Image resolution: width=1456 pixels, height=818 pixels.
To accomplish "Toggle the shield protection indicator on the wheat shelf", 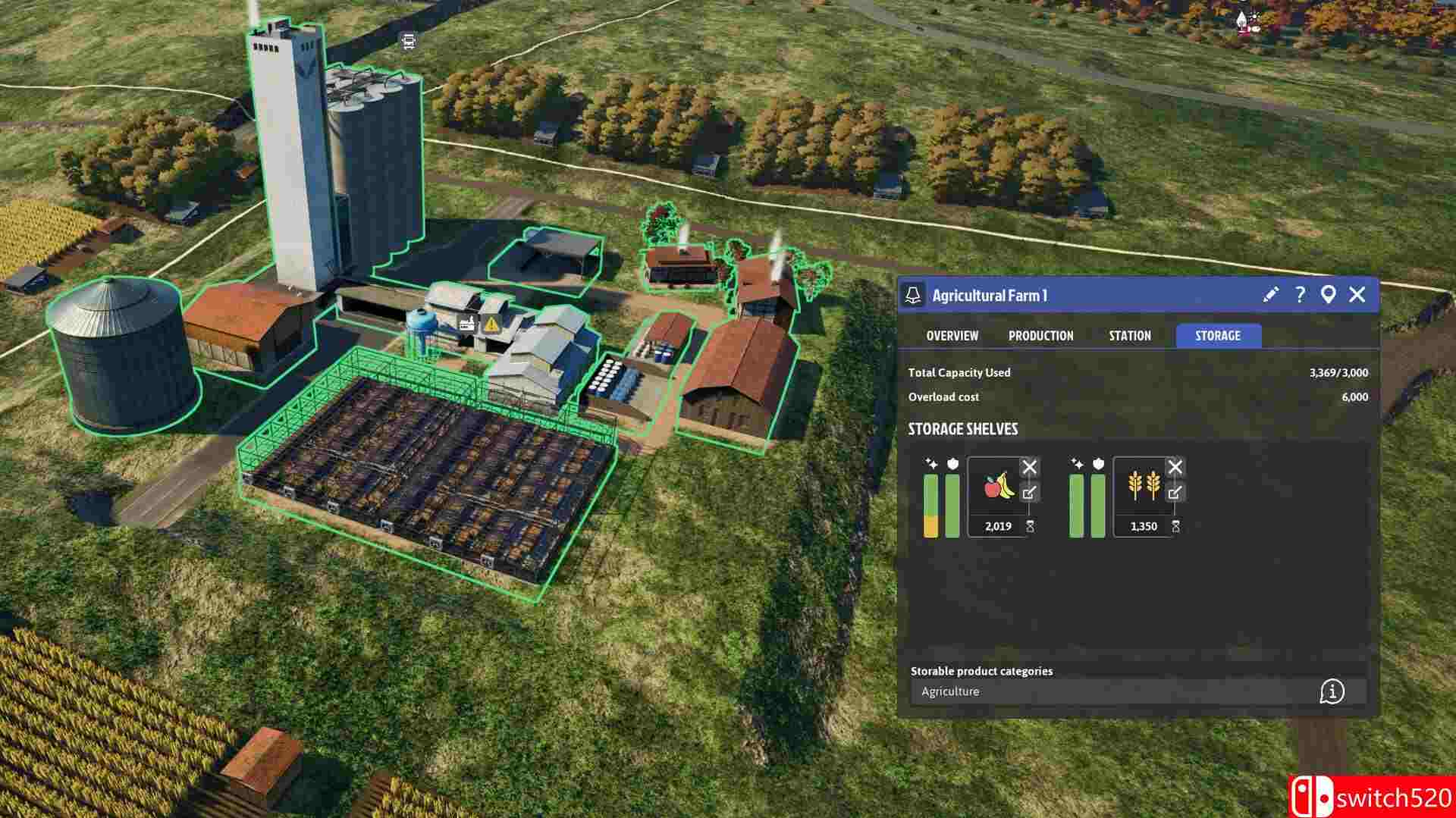I will coord(1098,463).
